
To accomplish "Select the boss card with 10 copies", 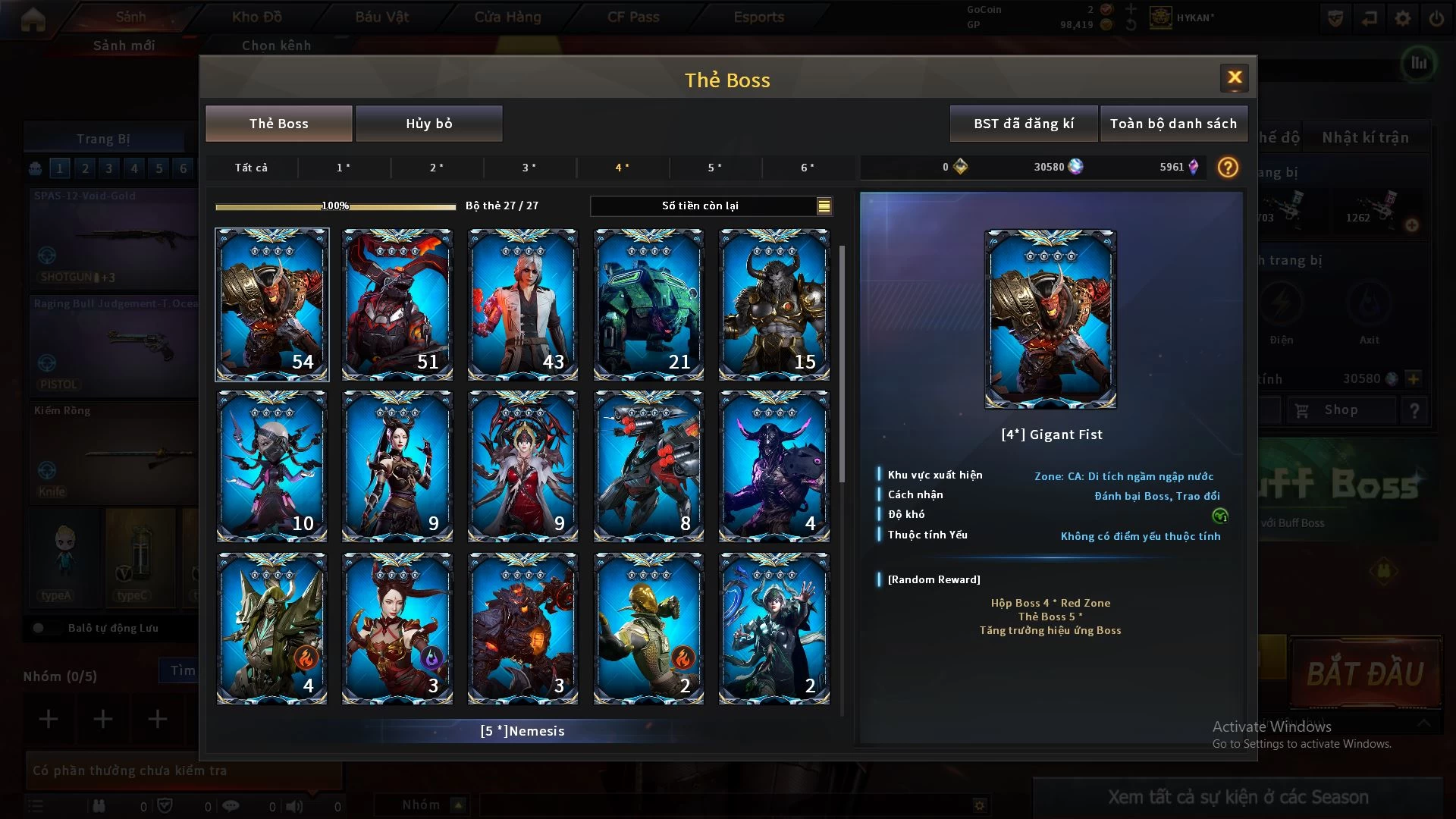I will coord(271,466).
